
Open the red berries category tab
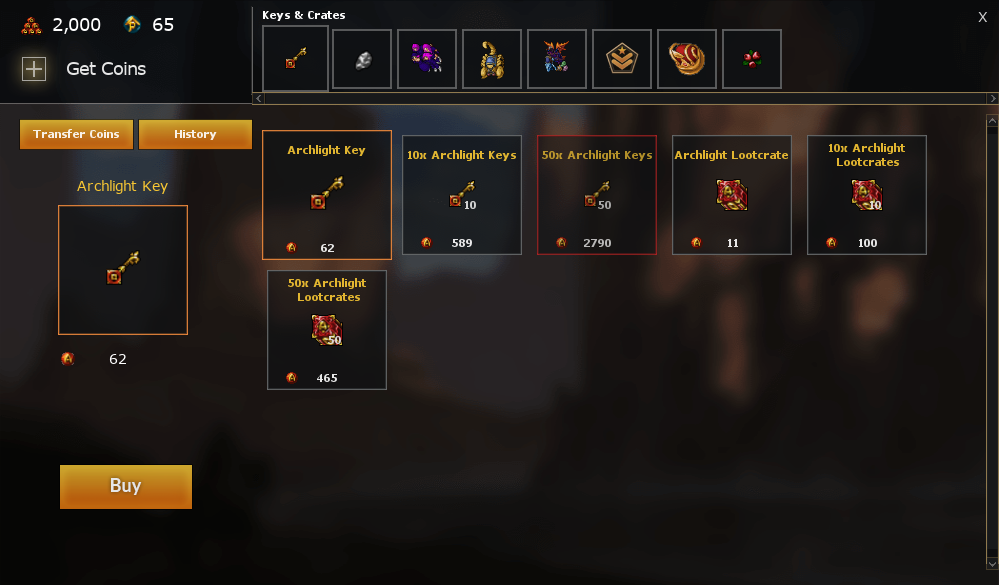click(752, 59)
